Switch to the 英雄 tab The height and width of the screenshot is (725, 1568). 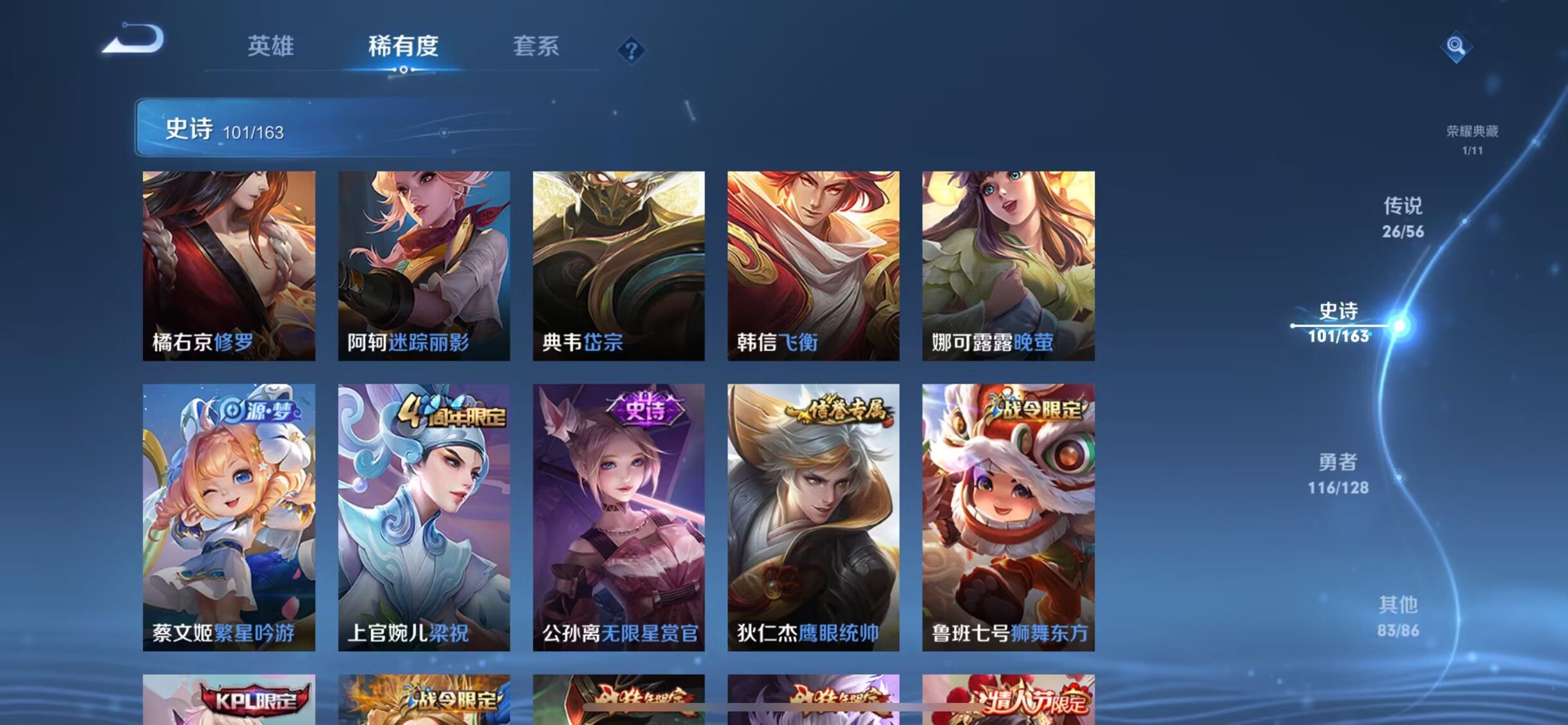(270, 45)
